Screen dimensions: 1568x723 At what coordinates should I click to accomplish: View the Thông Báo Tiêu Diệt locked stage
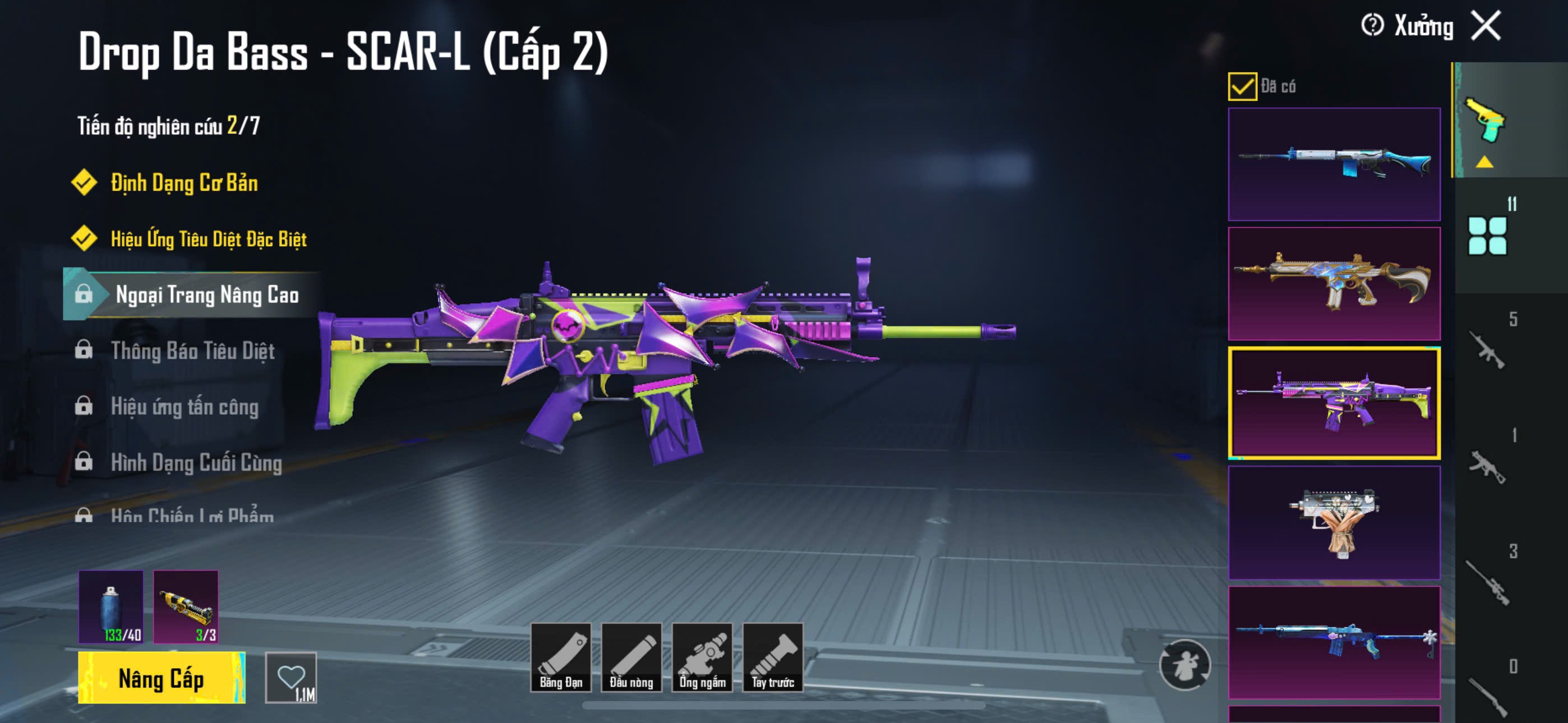[x=192, y=350]
